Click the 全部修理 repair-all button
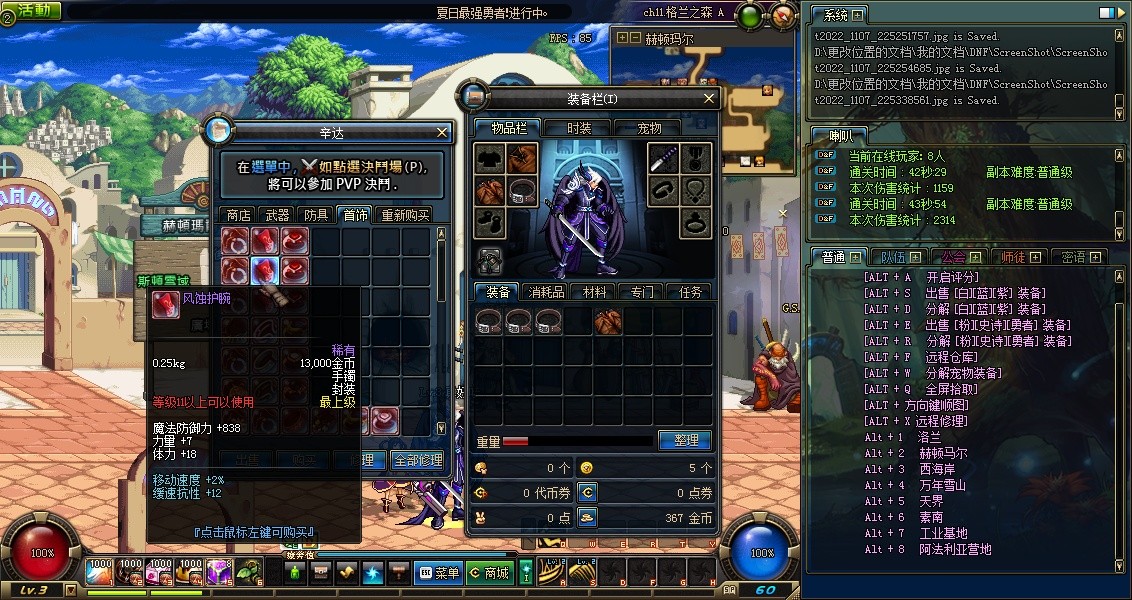 pyautogui.click(x=417, y=461)
